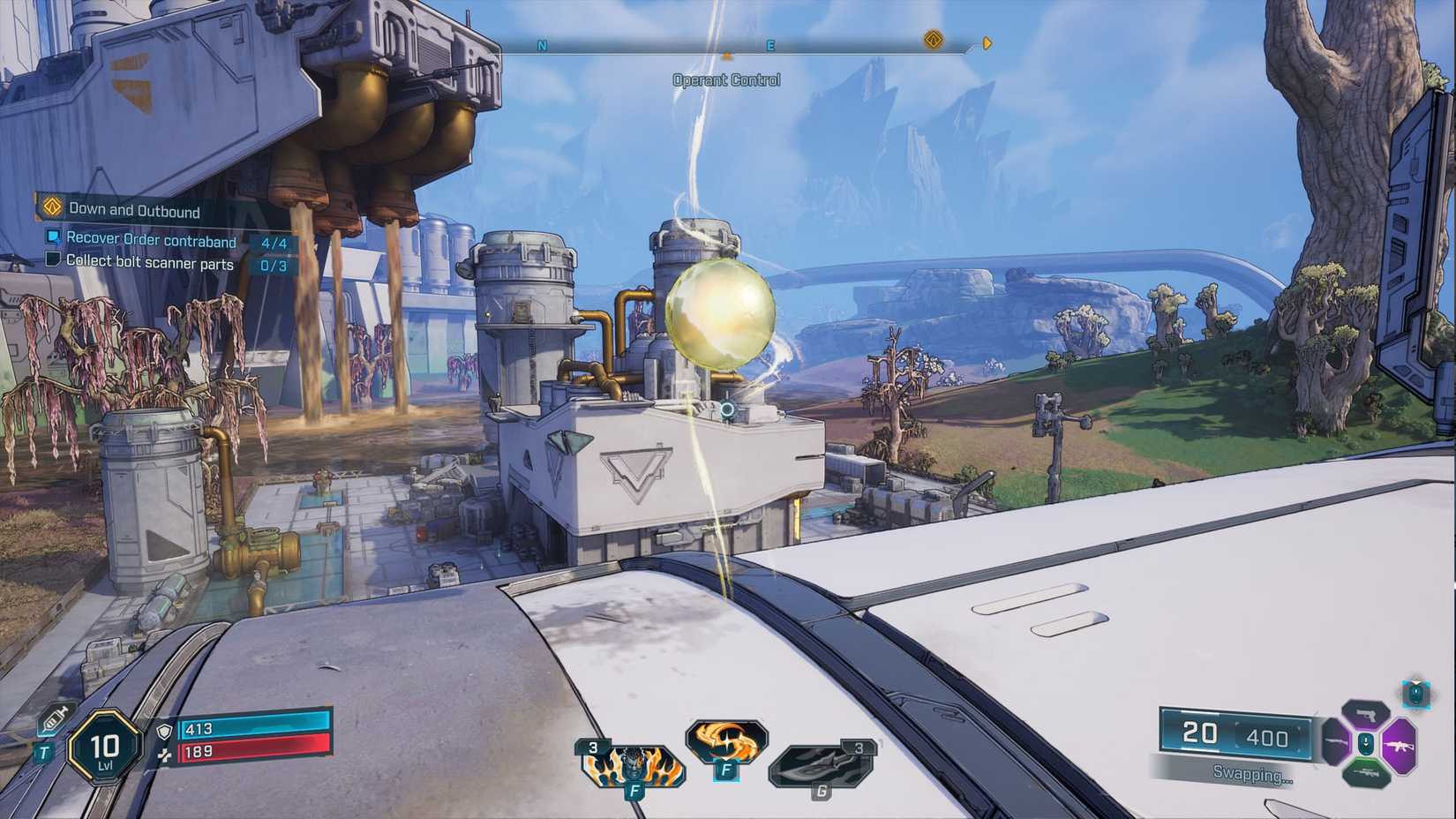
Task: Uncheck the Recover Order contraband objective
Action: 53,237
